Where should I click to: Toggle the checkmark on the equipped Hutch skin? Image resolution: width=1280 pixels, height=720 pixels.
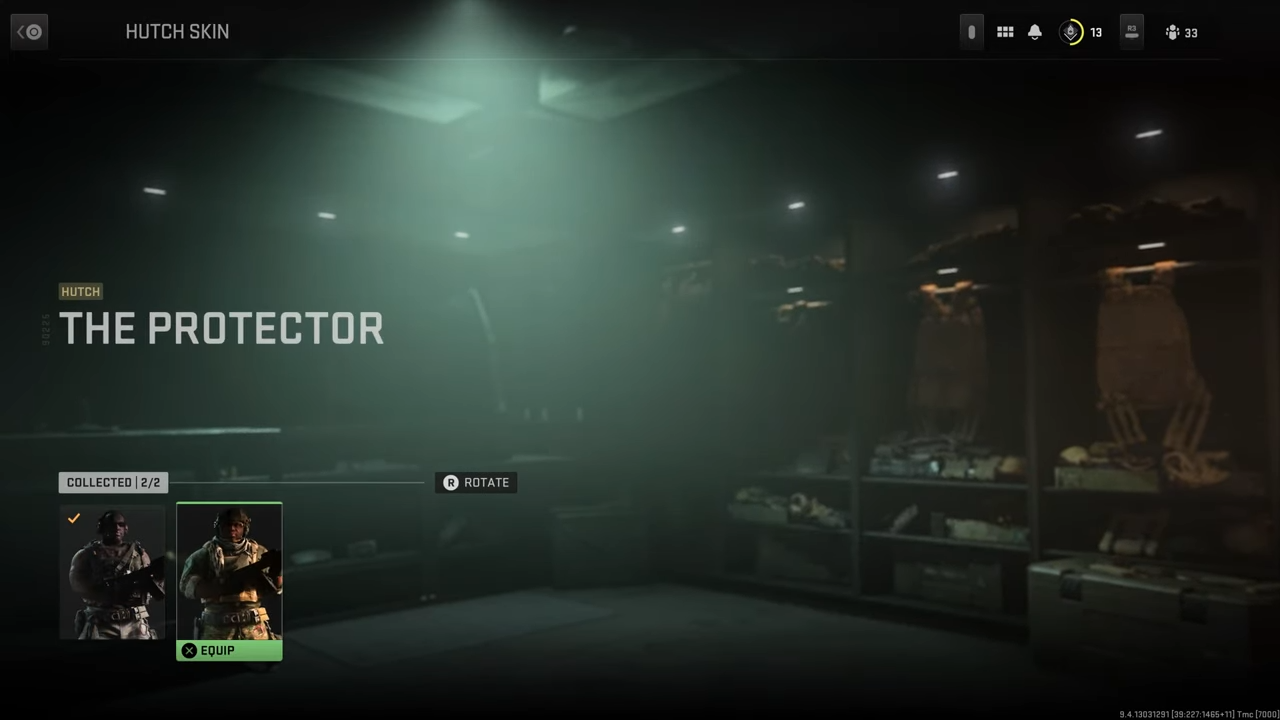(74, 518)
